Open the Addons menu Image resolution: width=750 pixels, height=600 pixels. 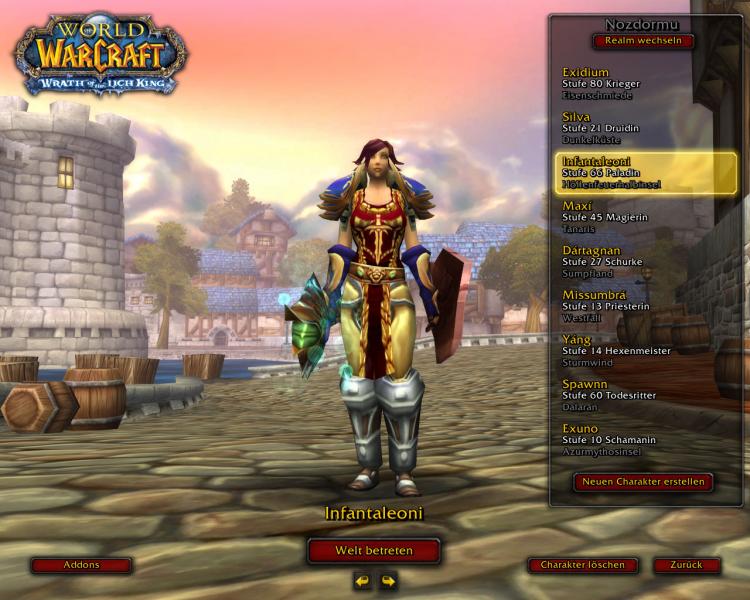tap(81, 565)
